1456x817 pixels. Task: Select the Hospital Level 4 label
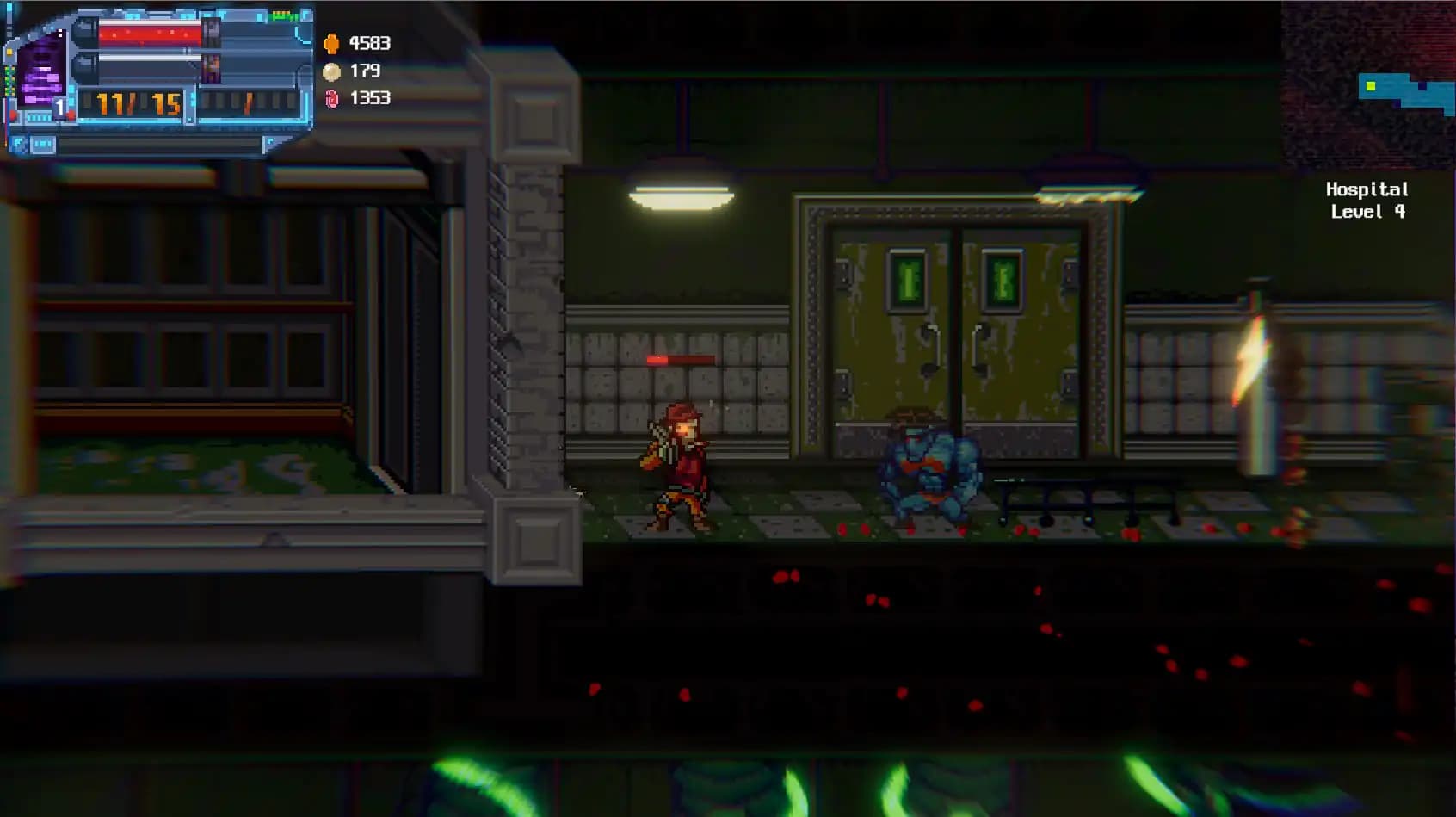[1367, 200]
